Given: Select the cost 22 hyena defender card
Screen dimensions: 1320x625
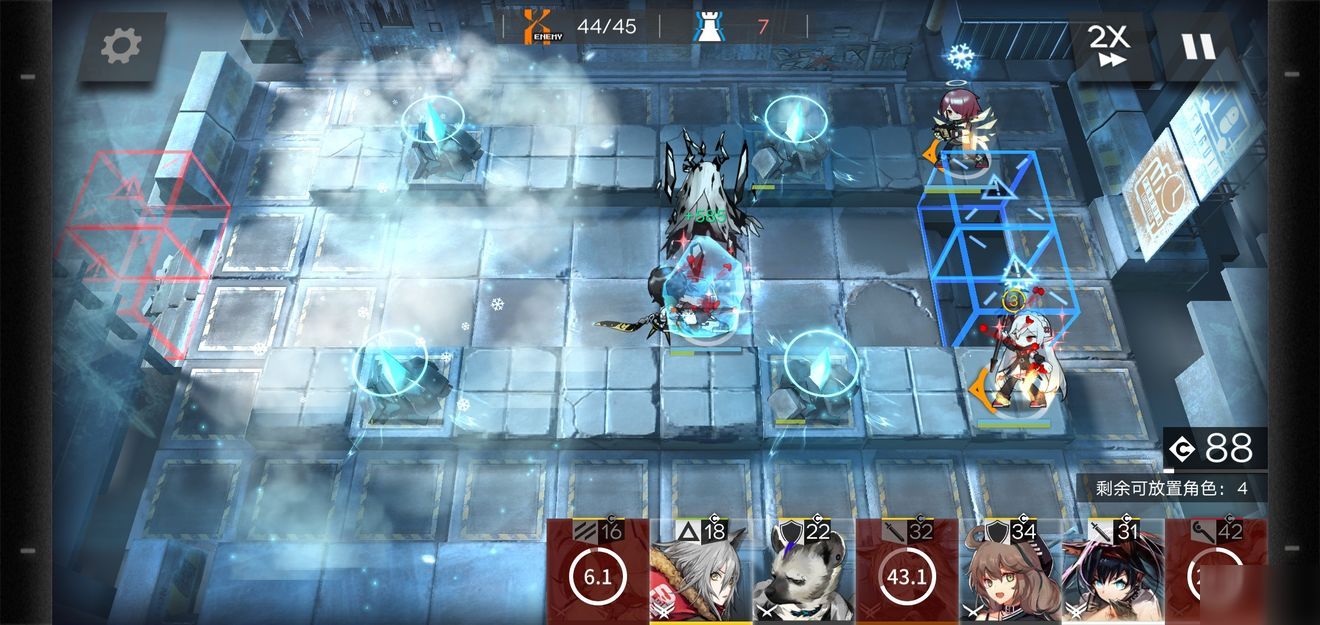Looking at the screenshot, I should [803, 572].
